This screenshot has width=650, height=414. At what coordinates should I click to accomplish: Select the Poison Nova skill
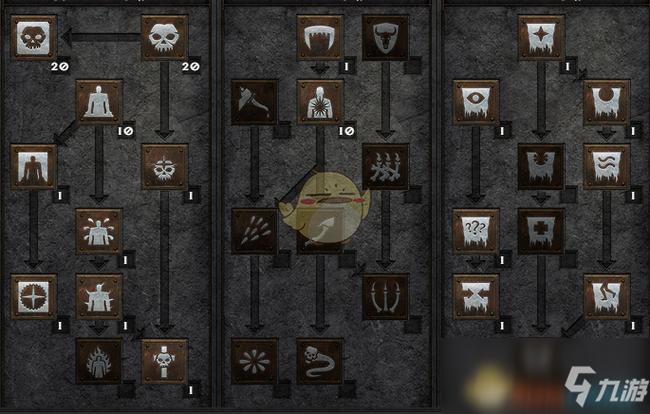tap(255, 361)
